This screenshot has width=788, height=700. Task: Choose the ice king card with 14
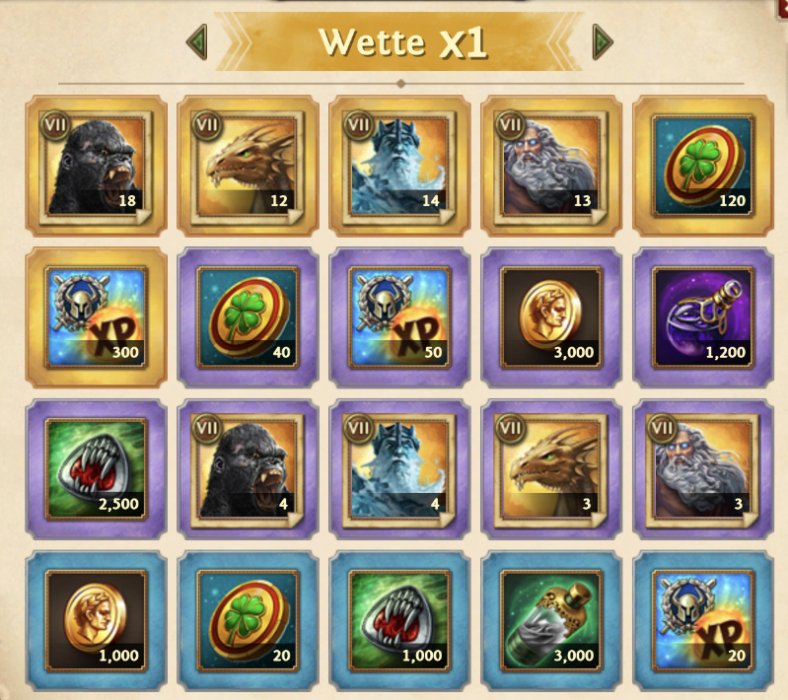400,165
